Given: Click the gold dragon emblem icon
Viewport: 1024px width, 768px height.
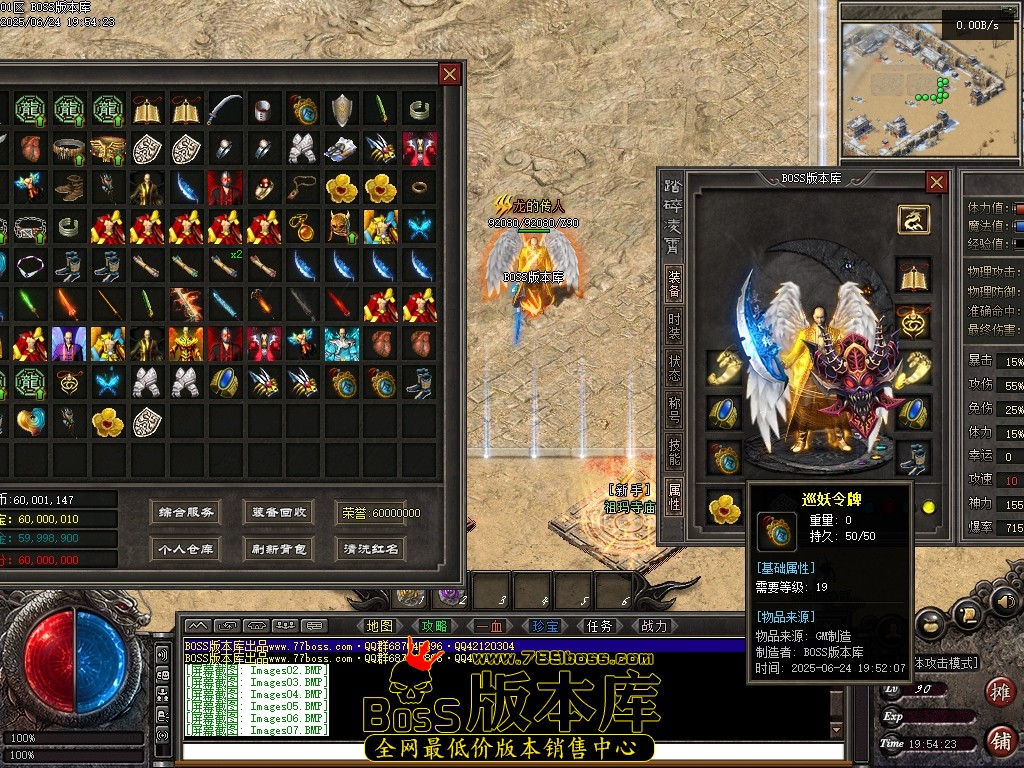Looking at the screenshot, I should [913, 219].
